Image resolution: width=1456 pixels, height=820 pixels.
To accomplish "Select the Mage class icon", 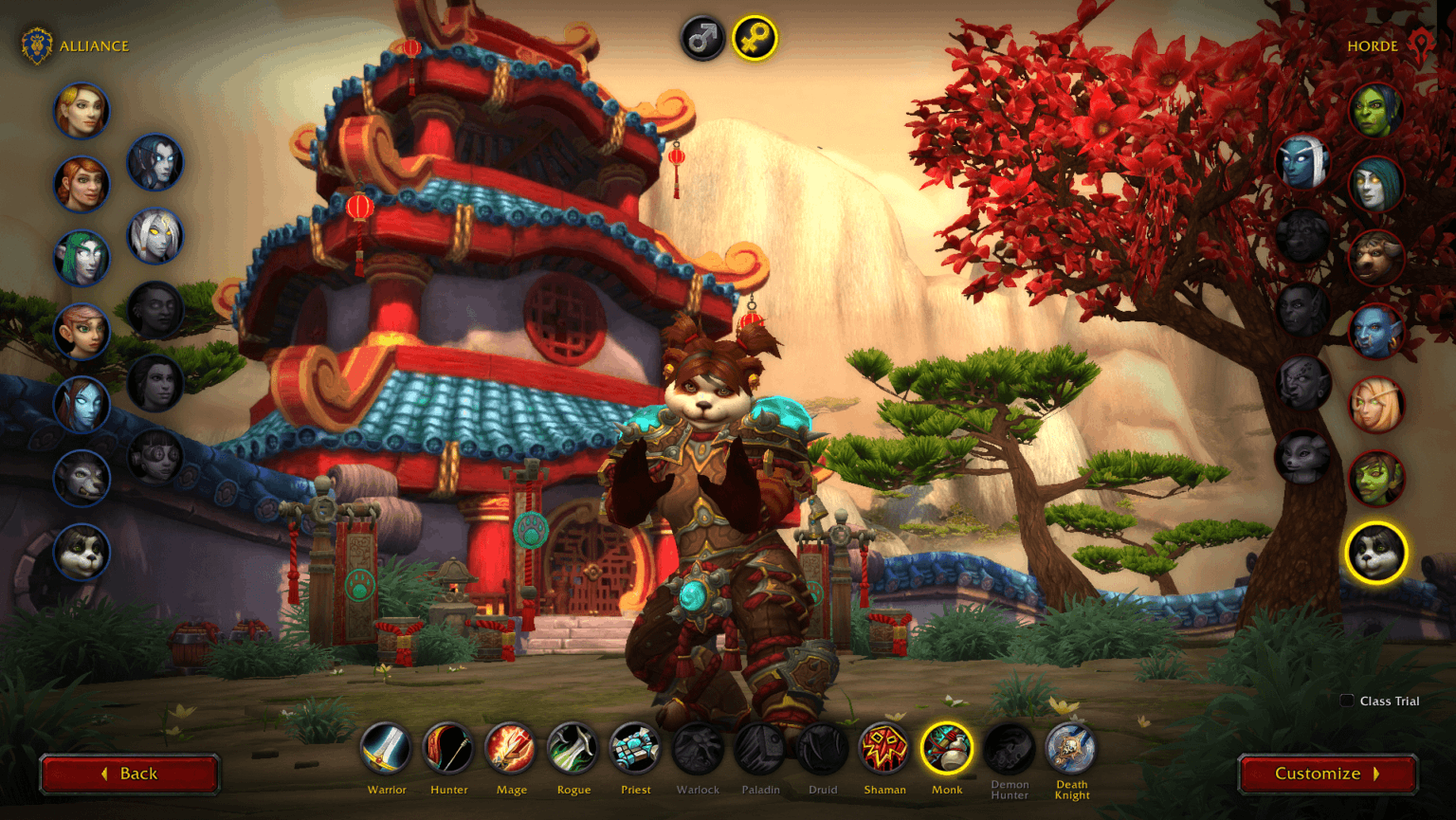I will (510, 752).
